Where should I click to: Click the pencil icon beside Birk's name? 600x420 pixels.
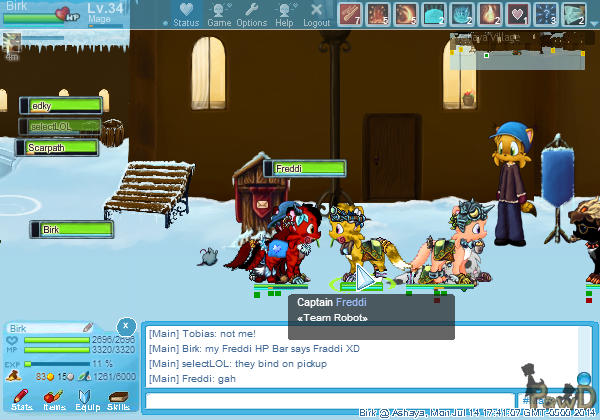click(88, 327)
